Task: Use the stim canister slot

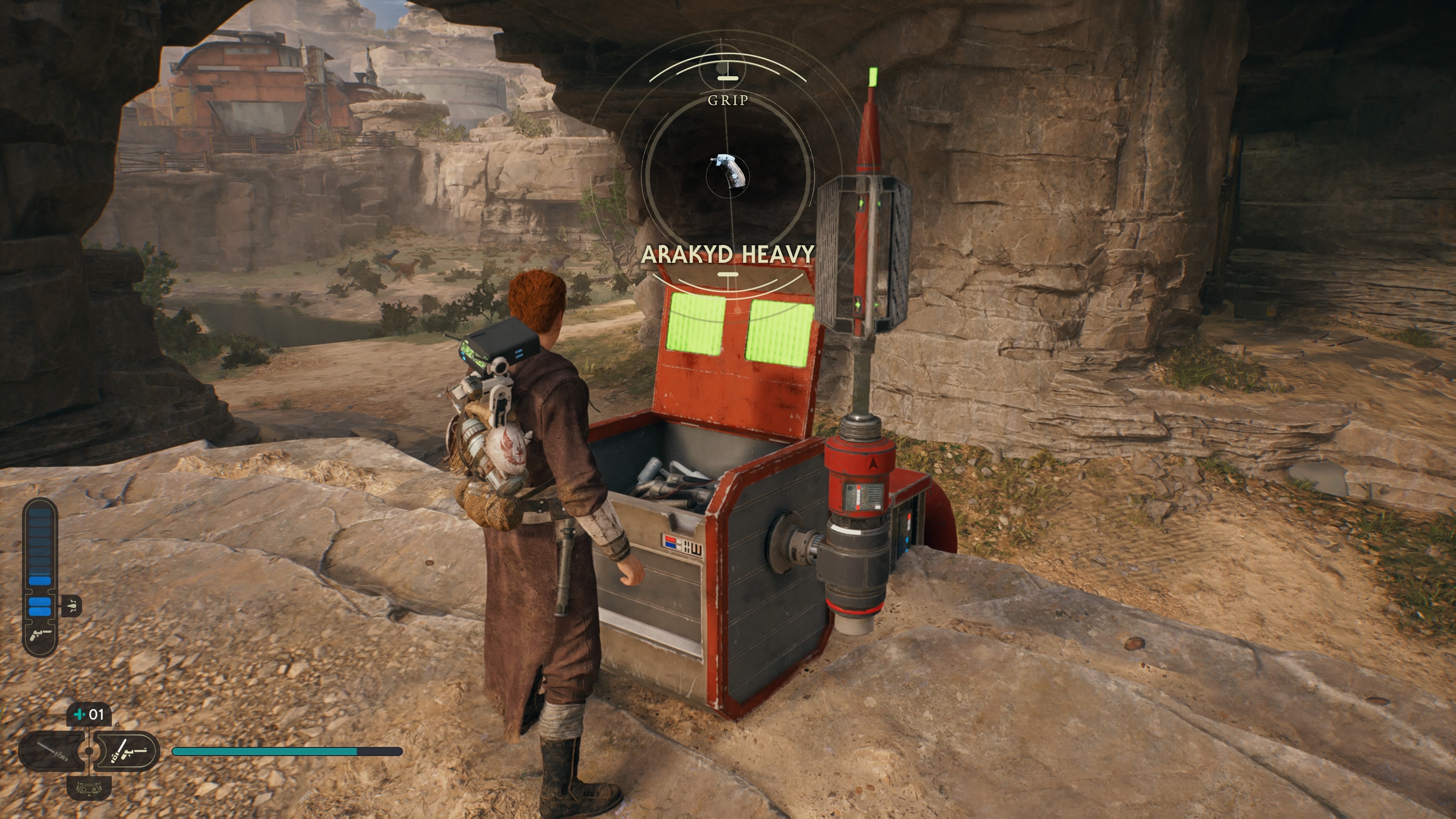Action: (89, 714)
